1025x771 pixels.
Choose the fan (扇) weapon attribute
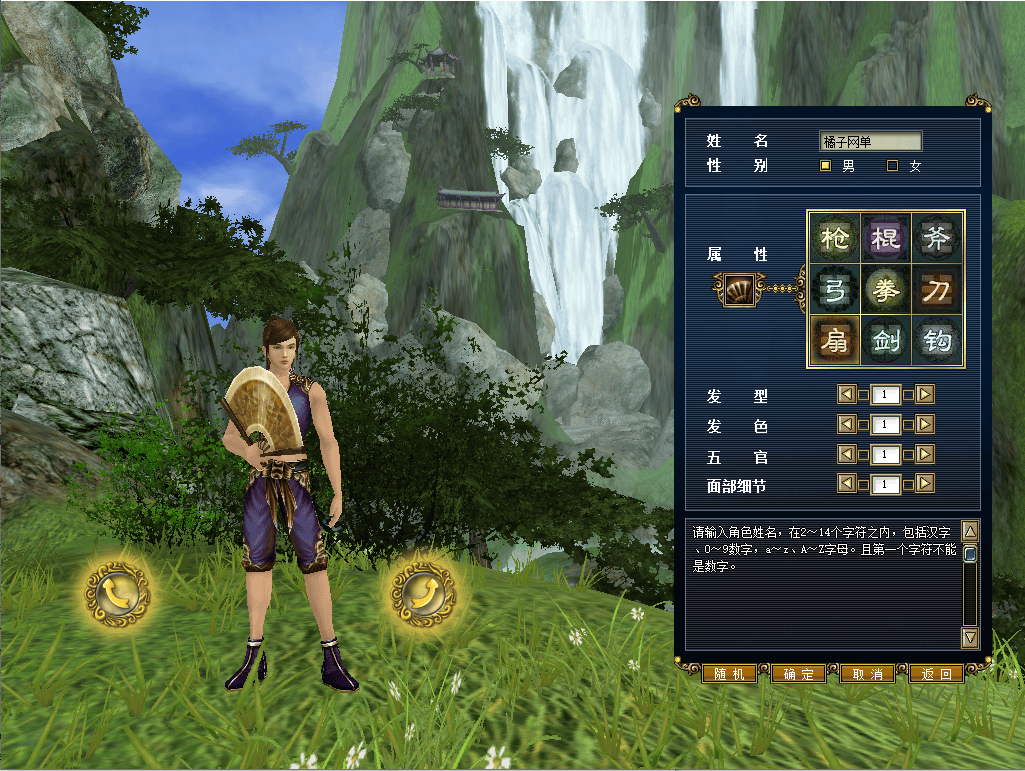pyautogui.click(x=834, y=342)
